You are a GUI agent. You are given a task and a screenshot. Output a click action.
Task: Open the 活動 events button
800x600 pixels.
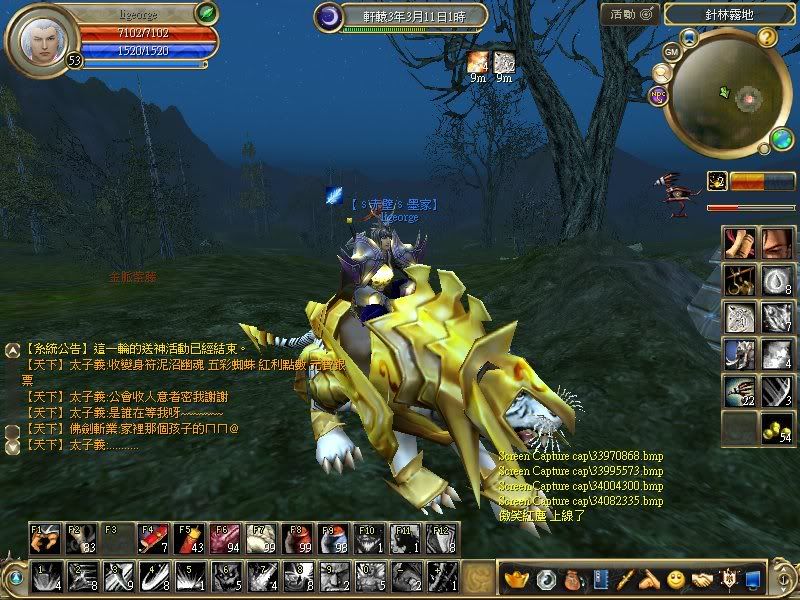(x=630, y=13)
